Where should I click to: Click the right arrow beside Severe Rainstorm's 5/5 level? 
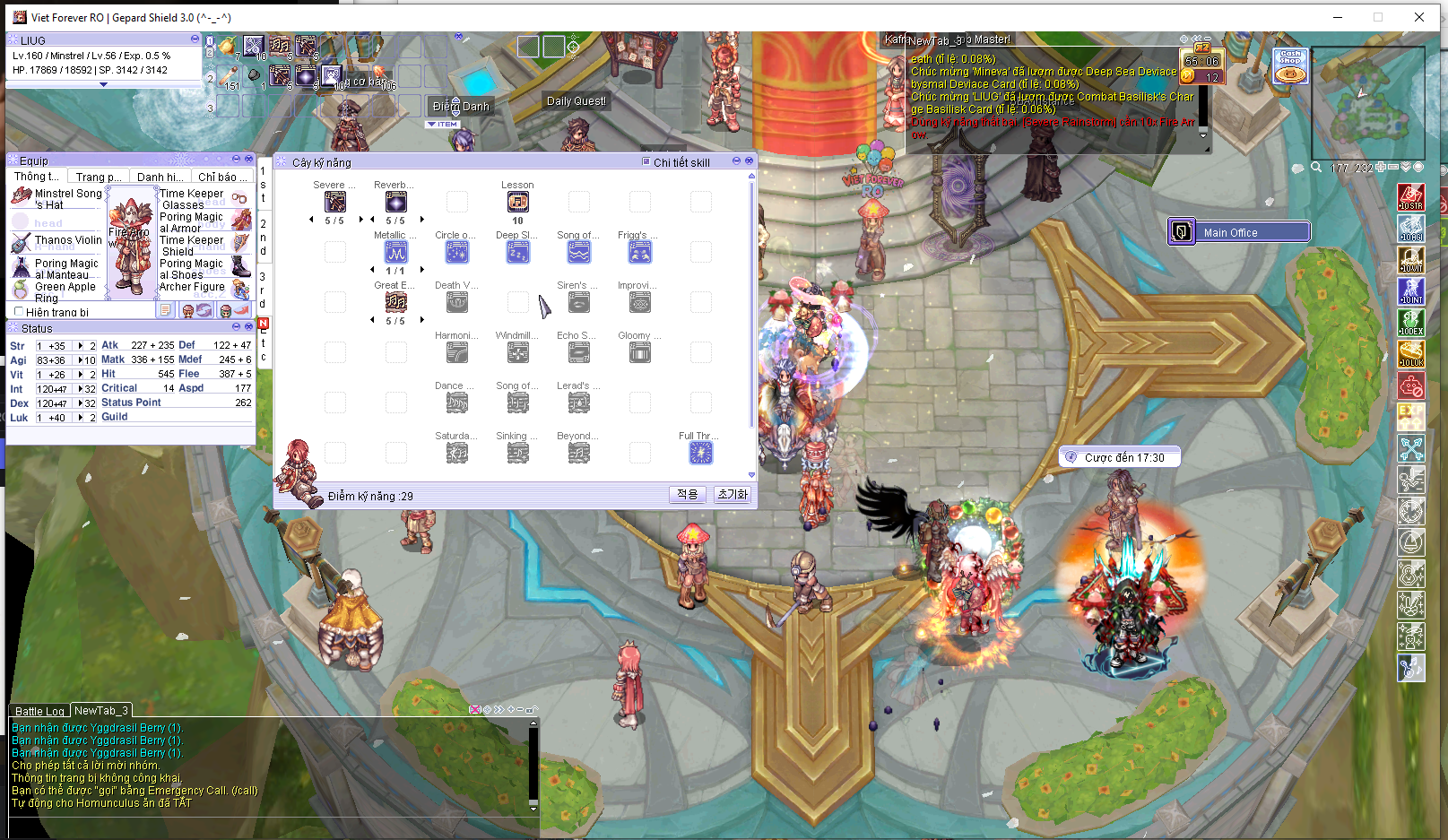361,218
